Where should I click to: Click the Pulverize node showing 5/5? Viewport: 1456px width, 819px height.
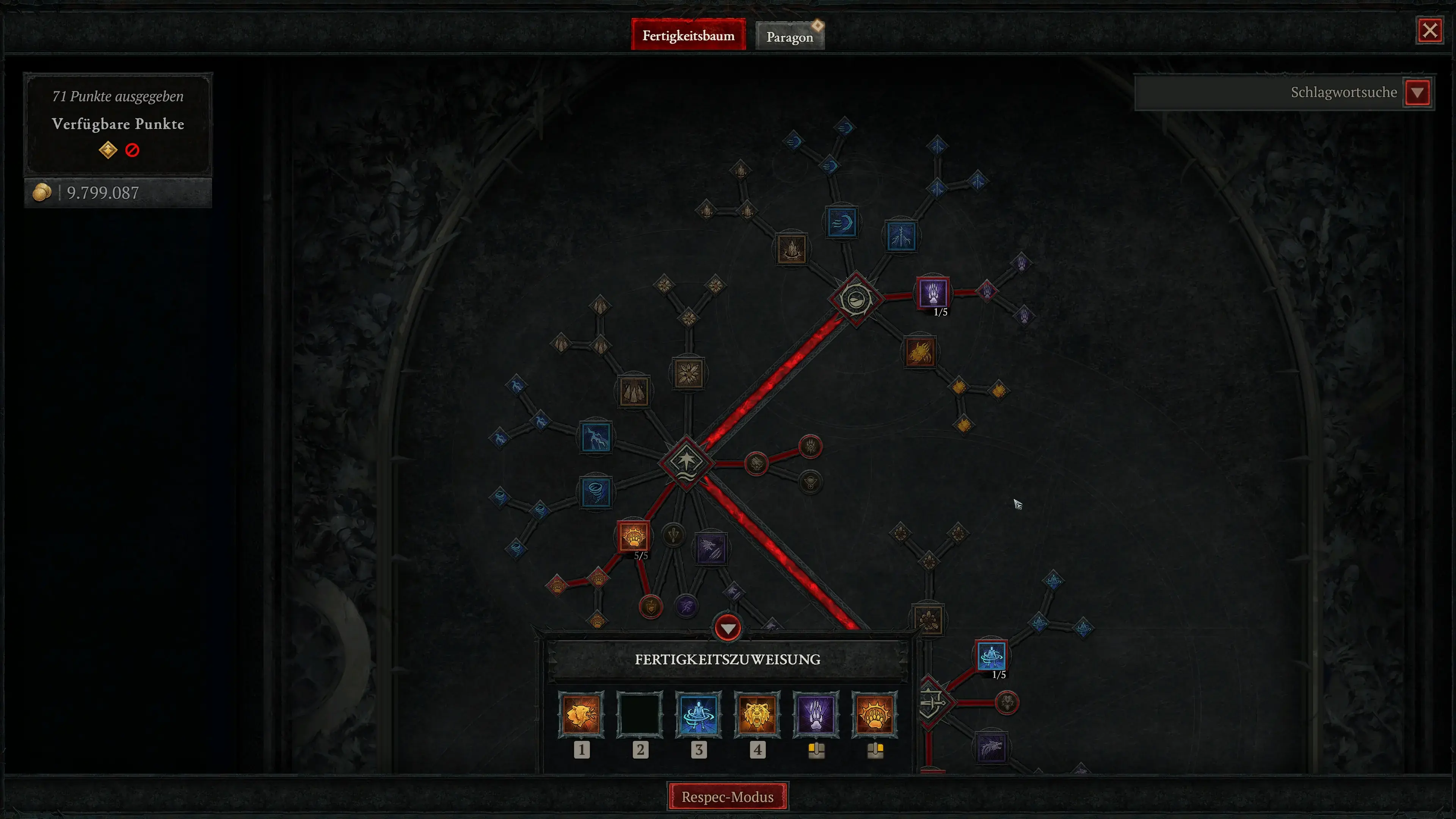[634, 537]
